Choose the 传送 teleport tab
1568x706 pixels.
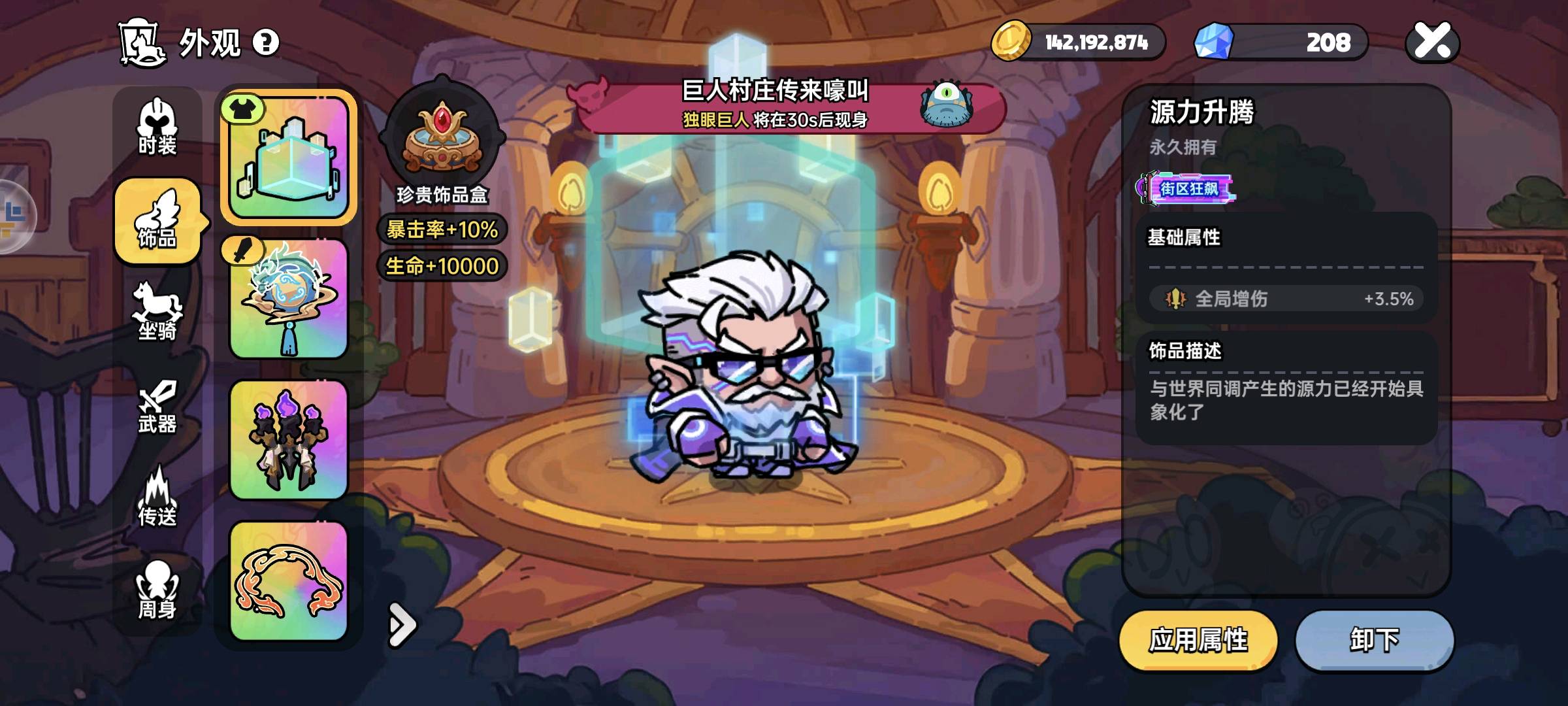157,498
